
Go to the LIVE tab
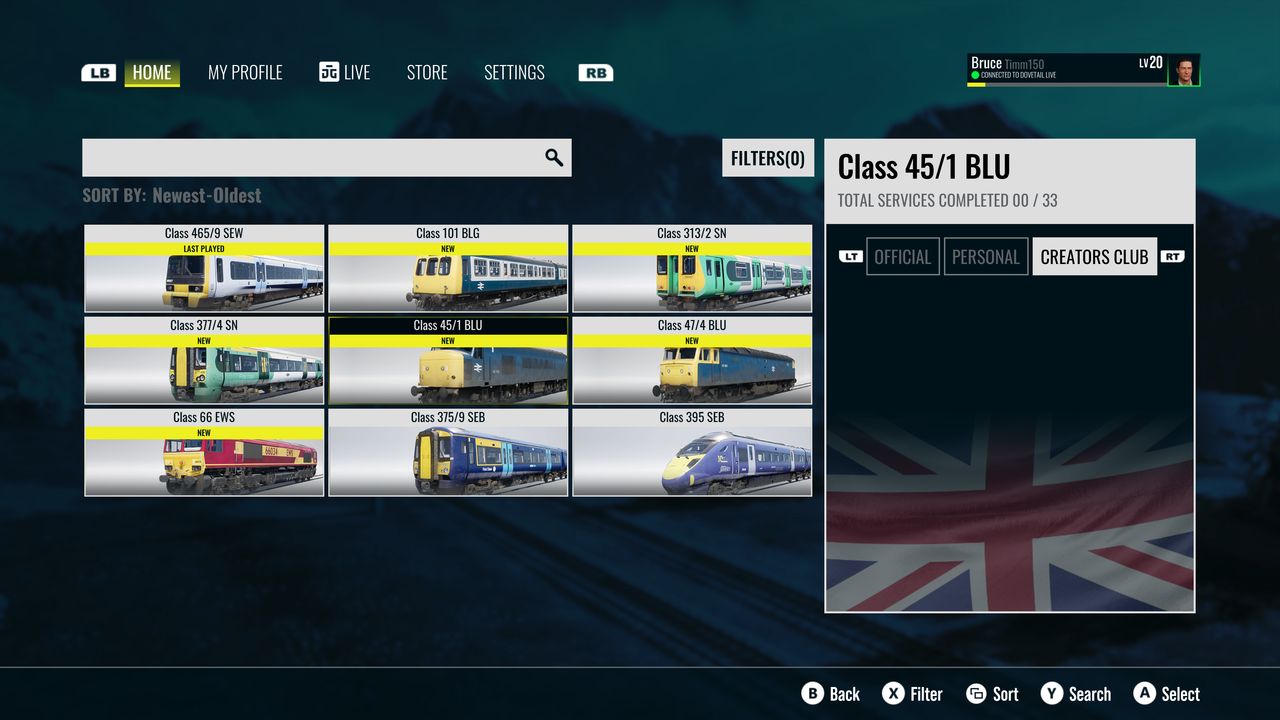click(345, 72)
